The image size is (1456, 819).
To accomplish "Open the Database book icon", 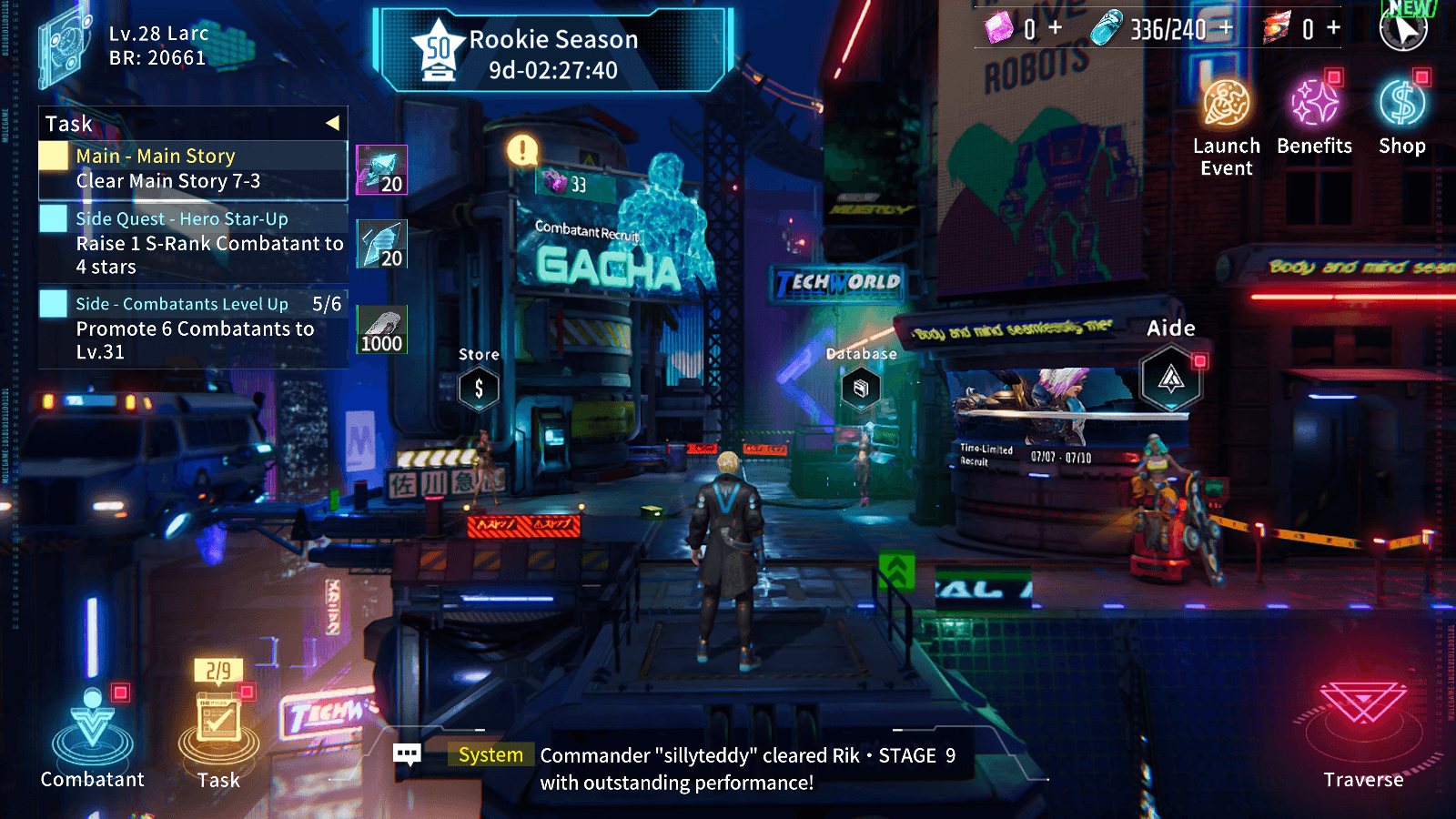I will click(861, 389).
